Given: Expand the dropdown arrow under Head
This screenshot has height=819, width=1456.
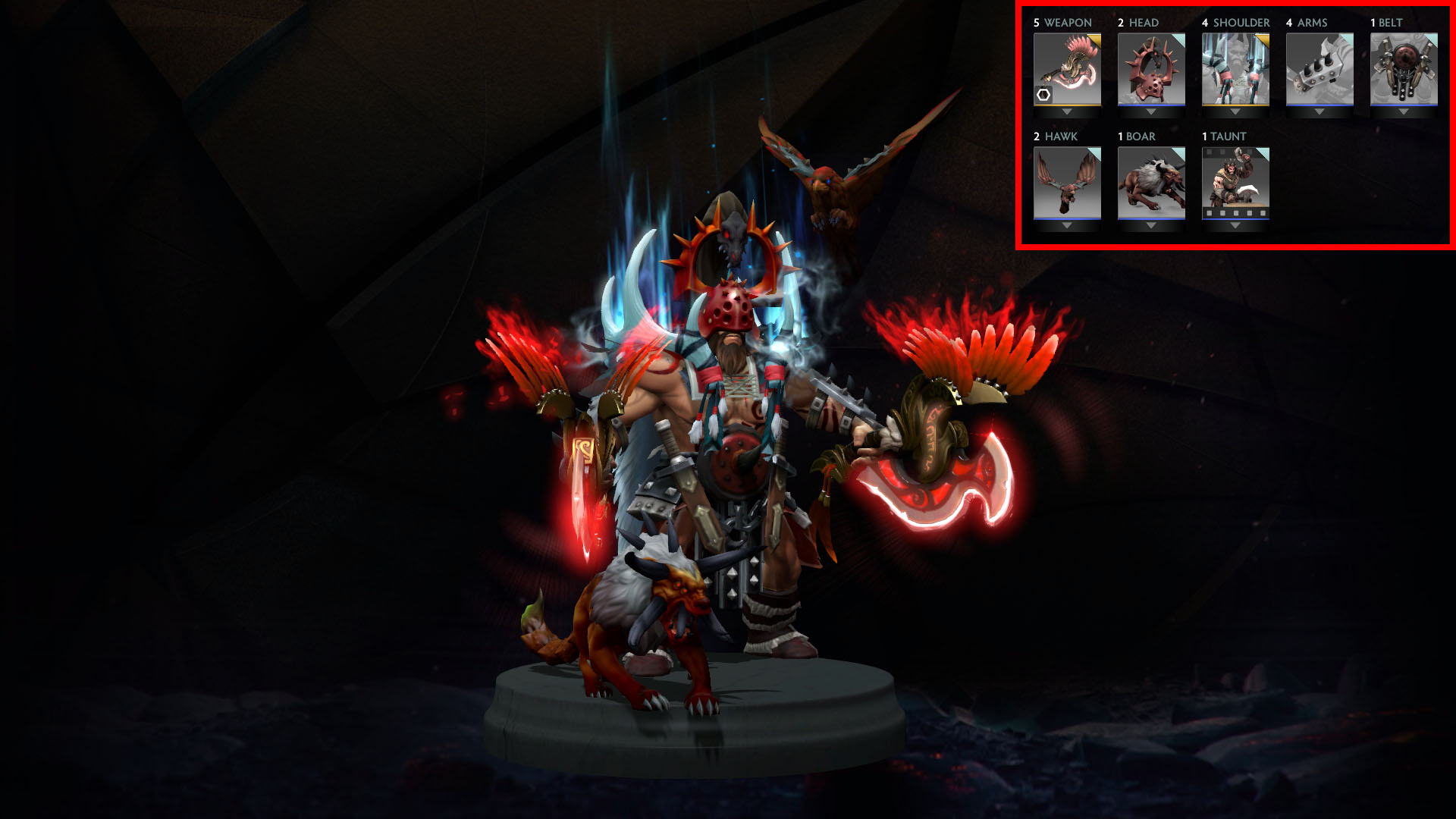Looking at the screenshot, I should tap(1151, 112).
